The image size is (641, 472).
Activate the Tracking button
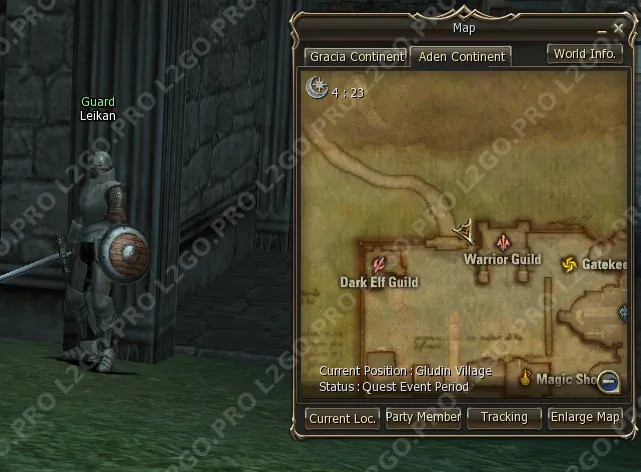point(504,417)
